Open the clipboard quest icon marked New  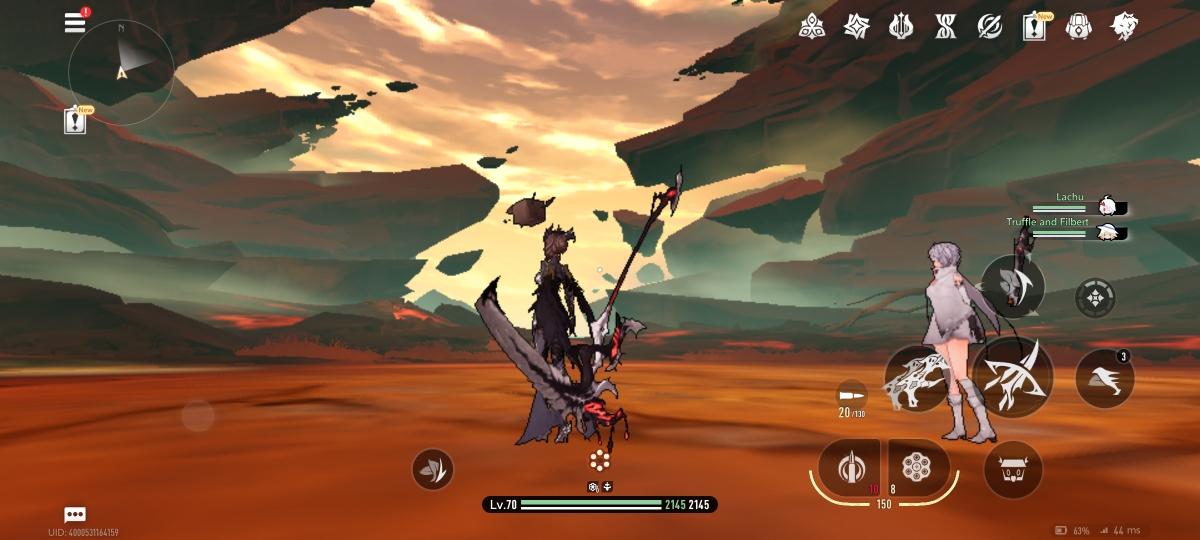[1034, 27]
